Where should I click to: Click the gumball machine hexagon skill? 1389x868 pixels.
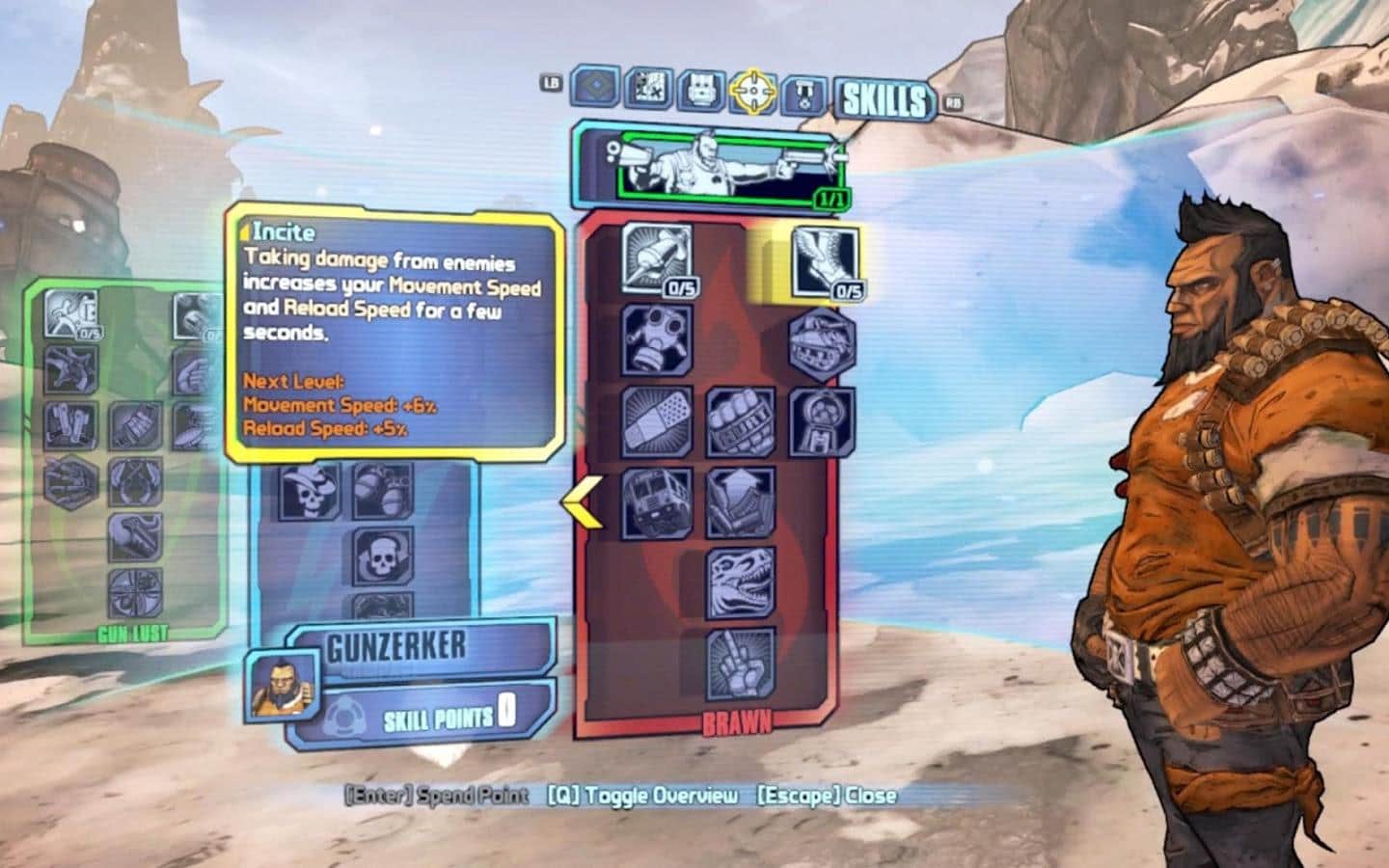point(820,421)
